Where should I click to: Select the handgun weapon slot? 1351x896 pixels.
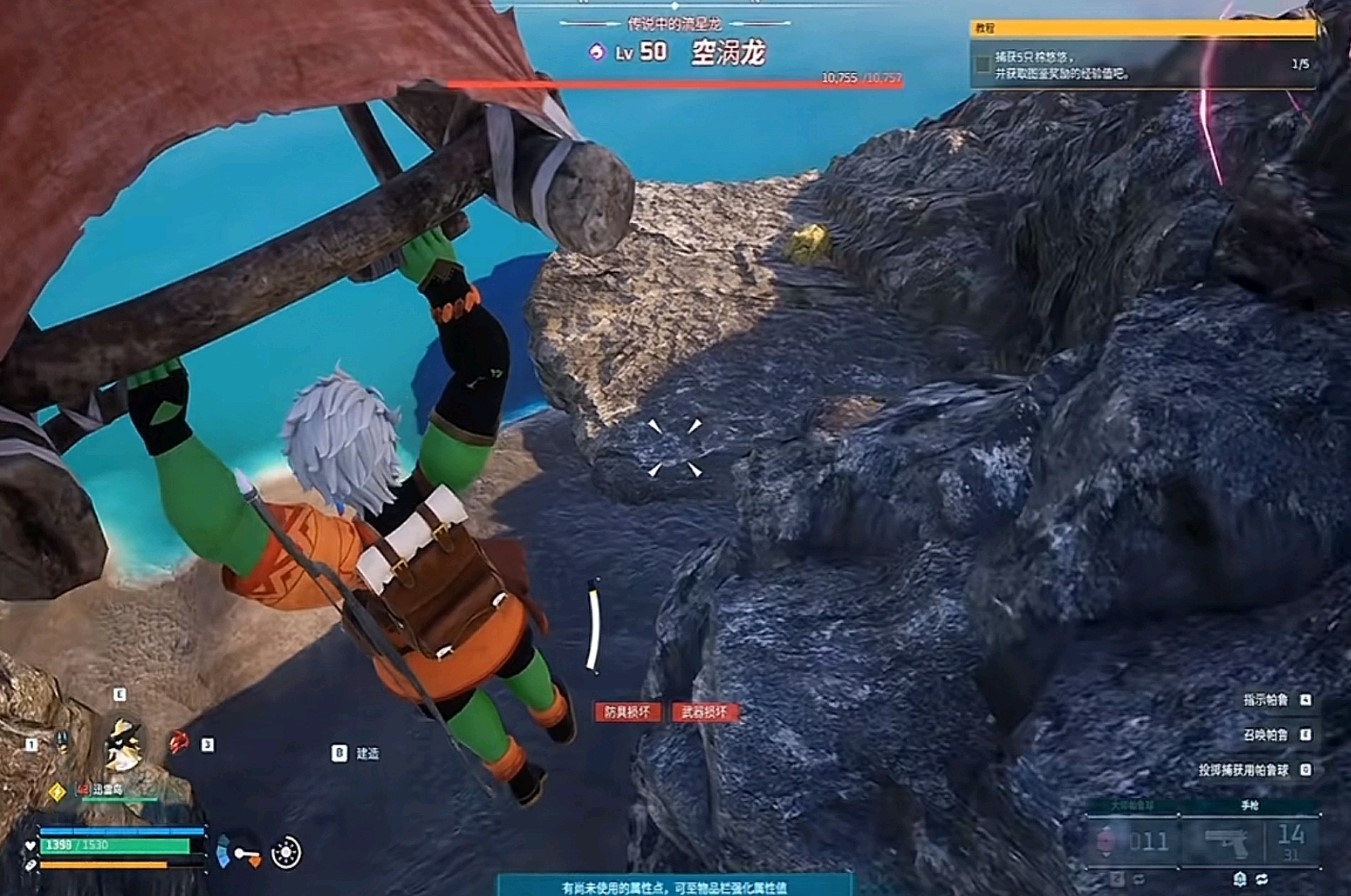[1228, 839]
